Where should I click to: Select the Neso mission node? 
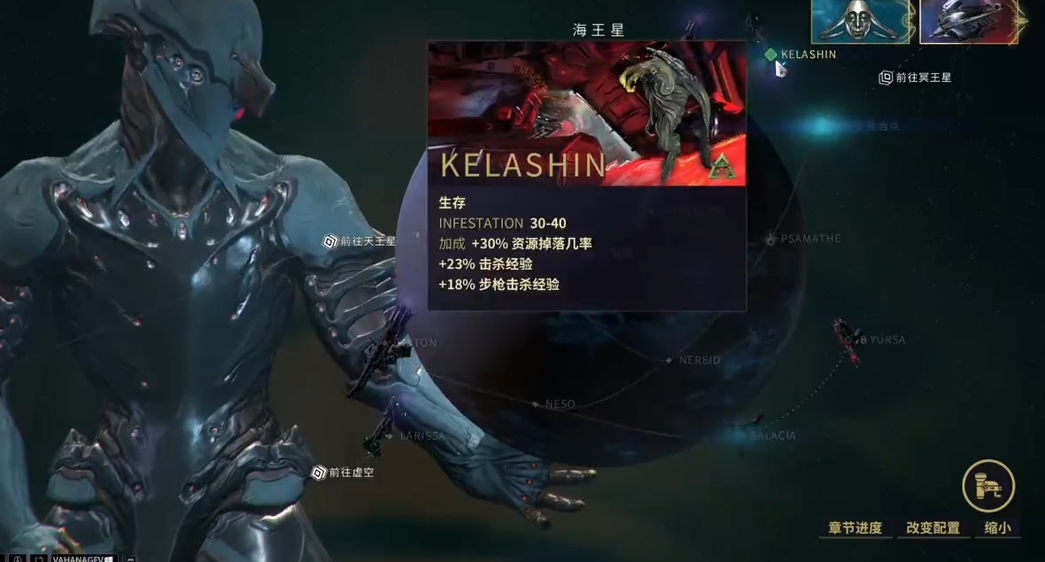pyautogui.click(x=536, y=404)
